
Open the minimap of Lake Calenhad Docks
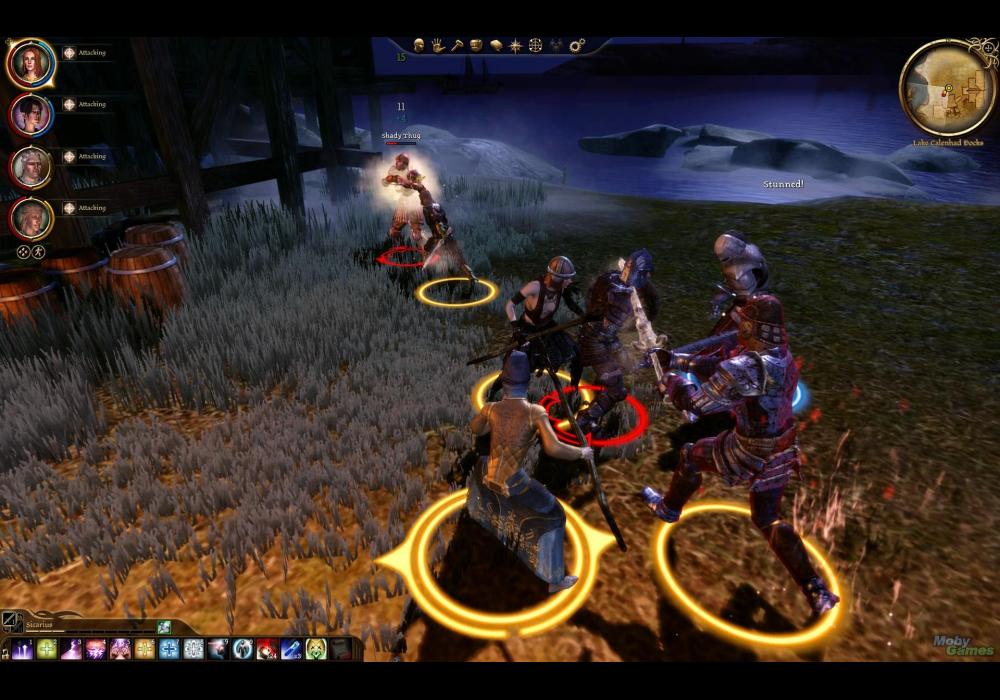tap(947, 88)
